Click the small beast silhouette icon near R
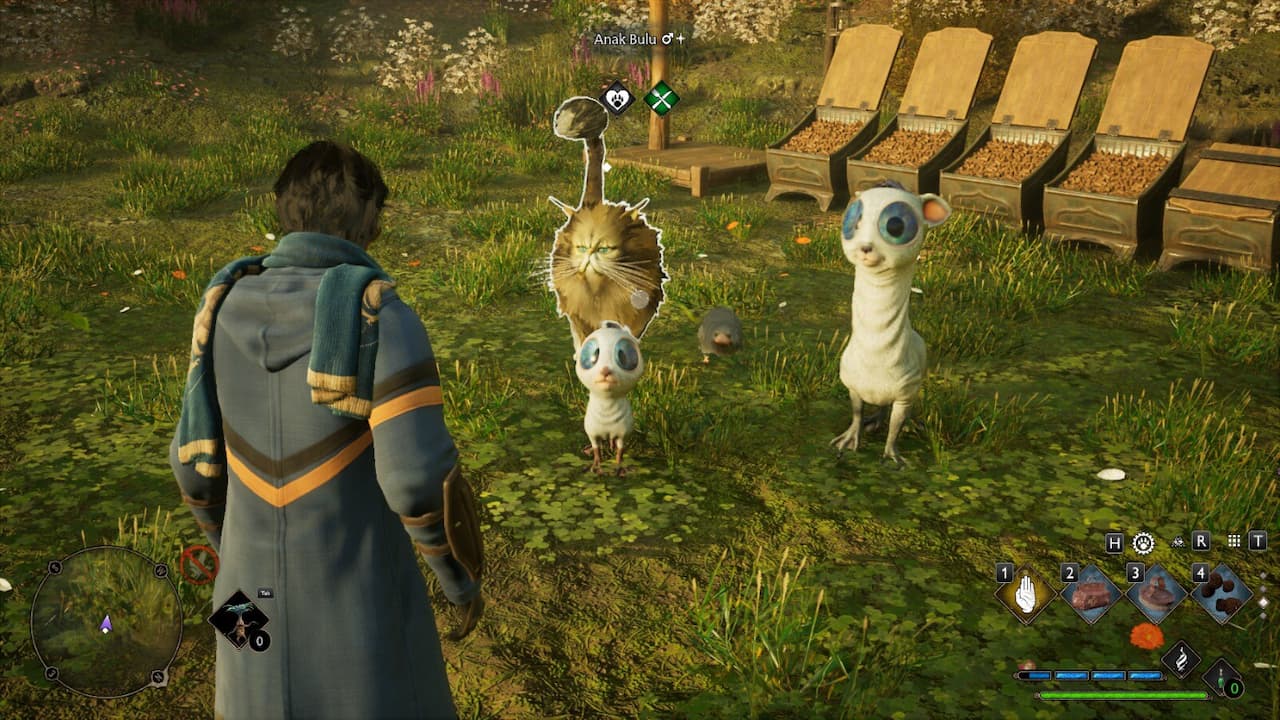The height and width of the screenshot is (720, 1280). (1177, 542)
